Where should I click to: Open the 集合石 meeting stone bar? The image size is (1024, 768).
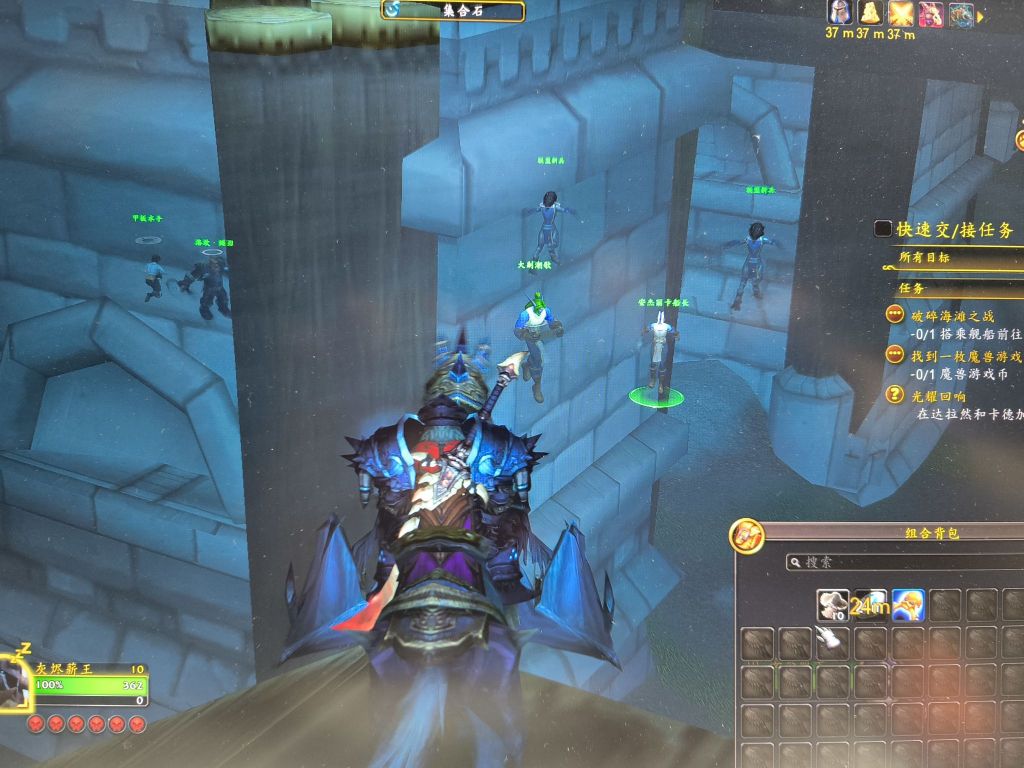(453, 11)
